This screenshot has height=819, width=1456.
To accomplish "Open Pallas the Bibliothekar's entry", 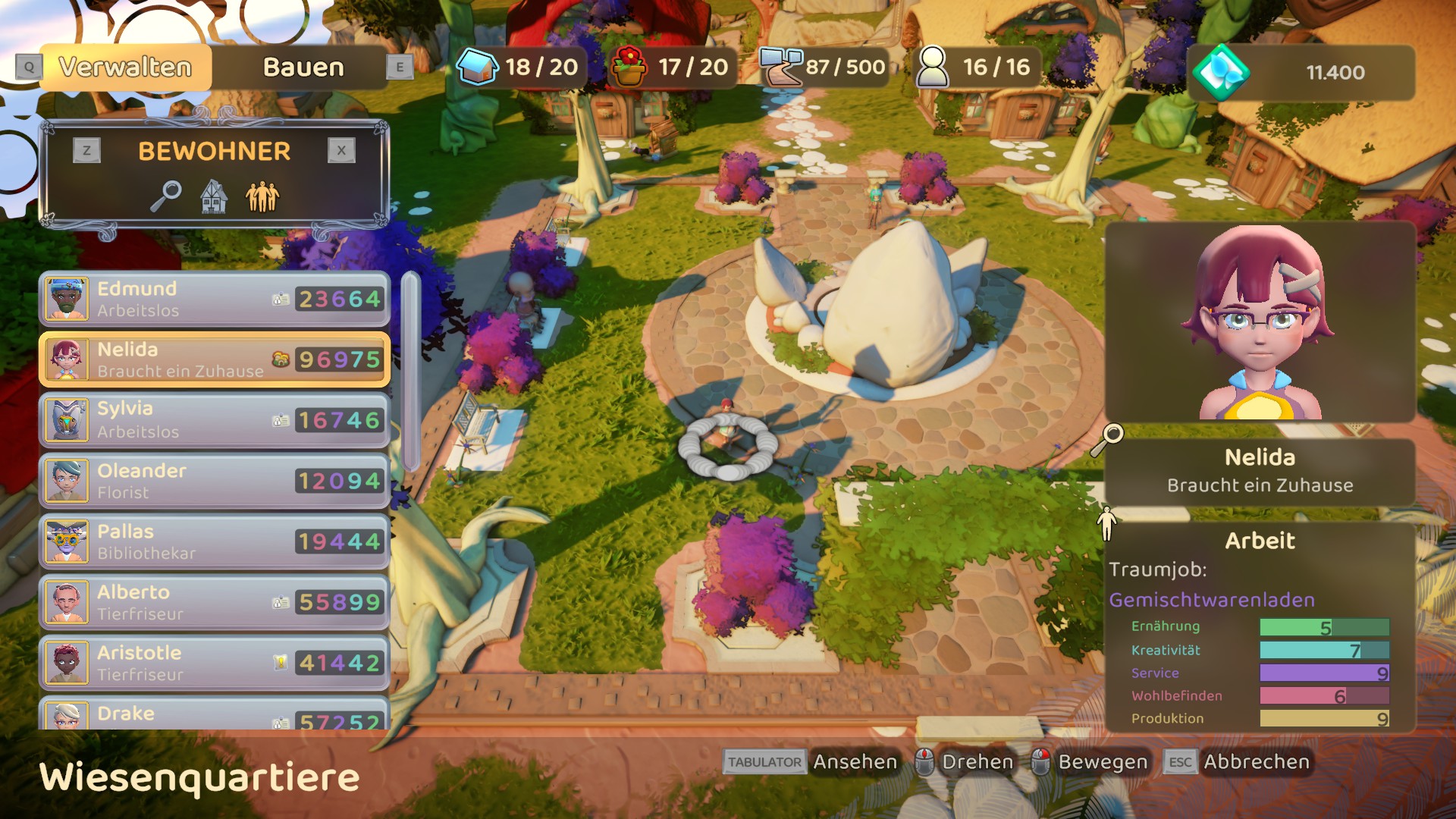I will tap(214, 541).
